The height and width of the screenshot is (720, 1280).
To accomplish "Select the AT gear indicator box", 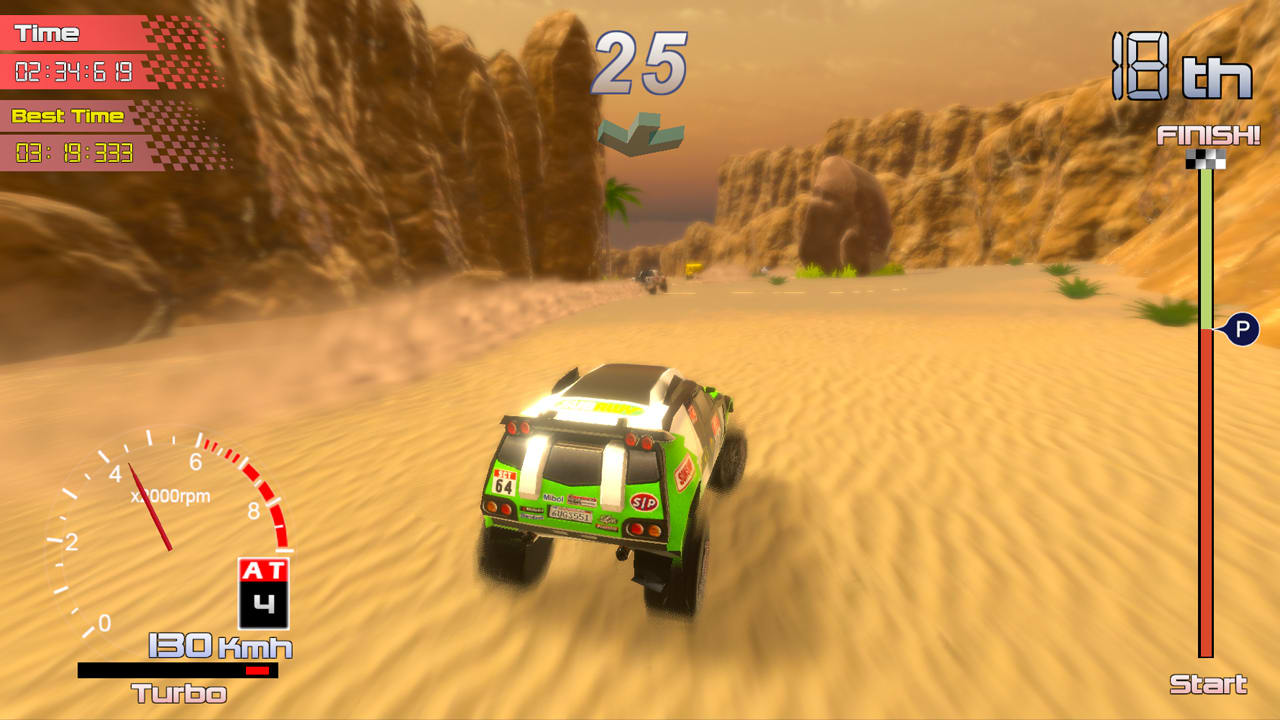I will pyautogui.click(x=264, y=593).
